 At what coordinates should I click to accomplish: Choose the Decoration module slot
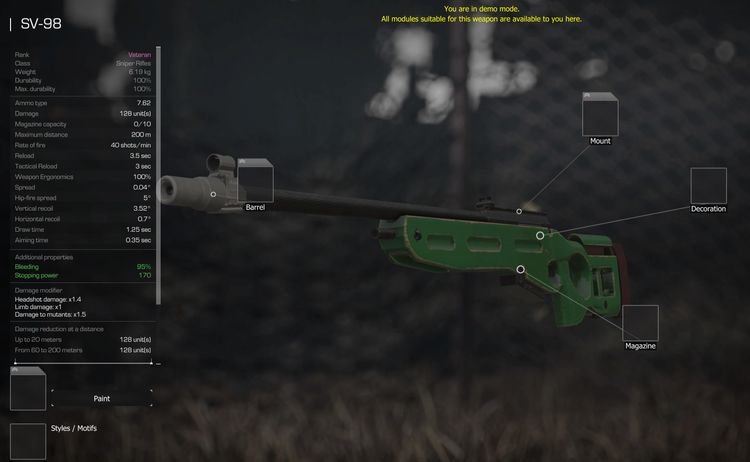pos(708,186)
